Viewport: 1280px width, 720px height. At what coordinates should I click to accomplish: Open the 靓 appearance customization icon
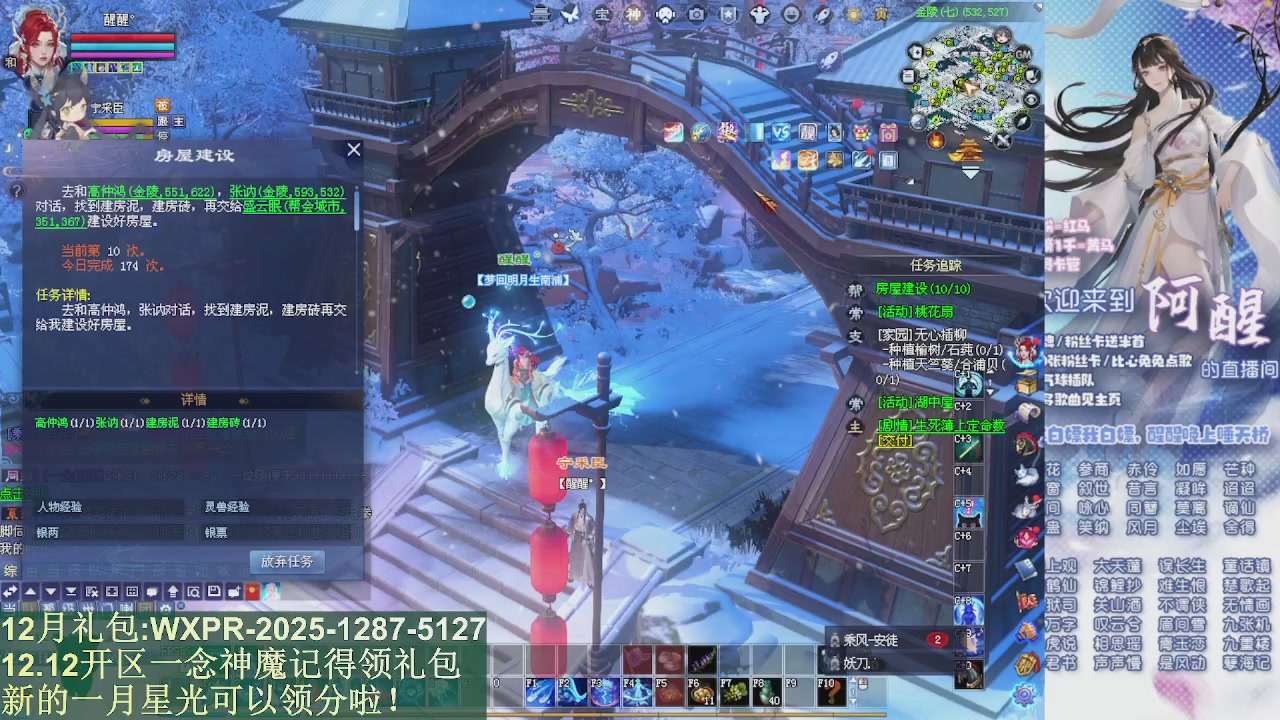coord(808,133)
